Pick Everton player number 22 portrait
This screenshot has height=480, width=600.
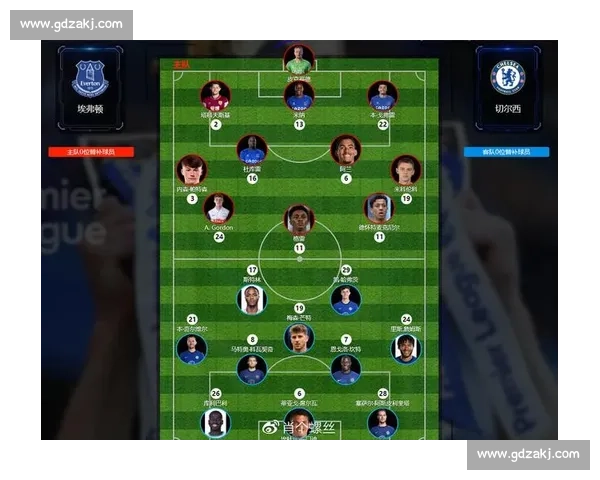click(x=382, y=96)
